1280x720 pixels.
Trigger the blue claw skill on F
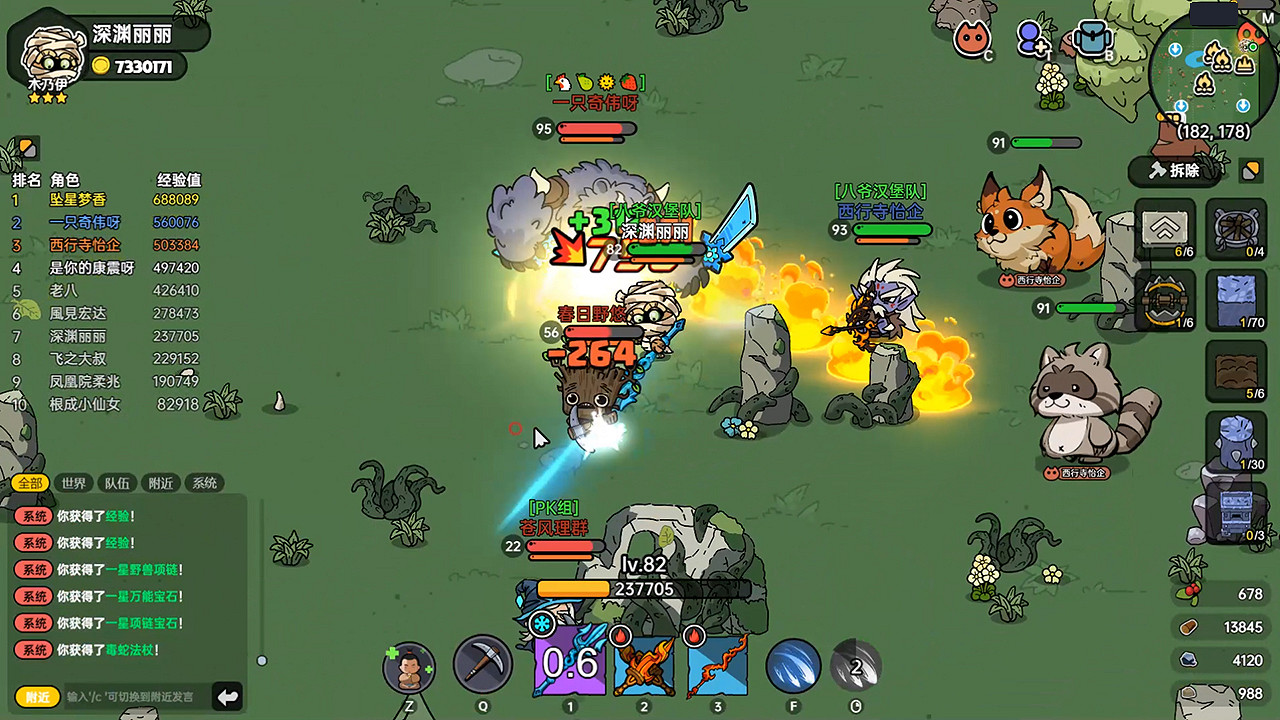[x=793, y=663]
